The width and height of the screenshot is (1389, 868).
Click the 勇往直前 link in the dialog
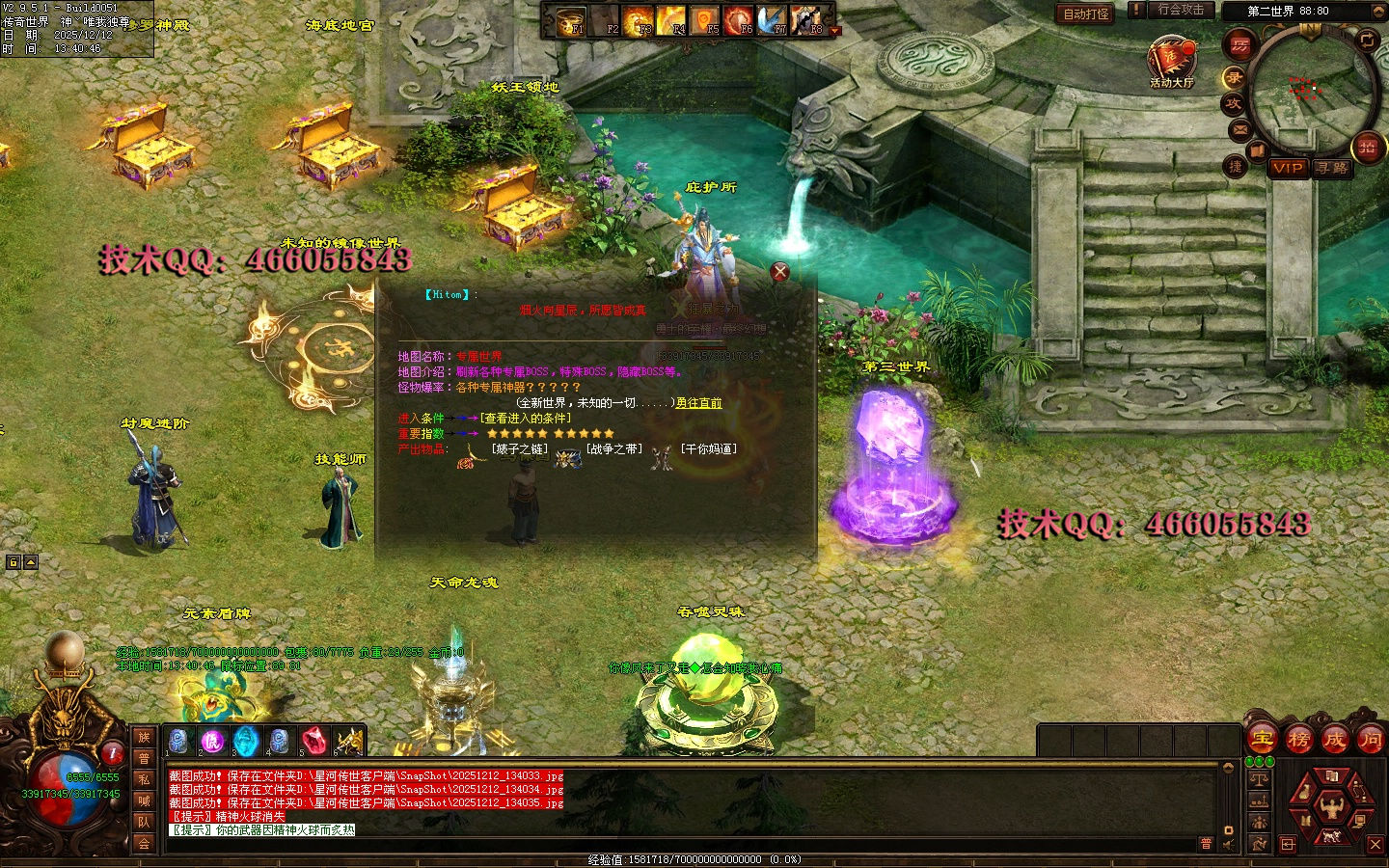pos(698,403)
